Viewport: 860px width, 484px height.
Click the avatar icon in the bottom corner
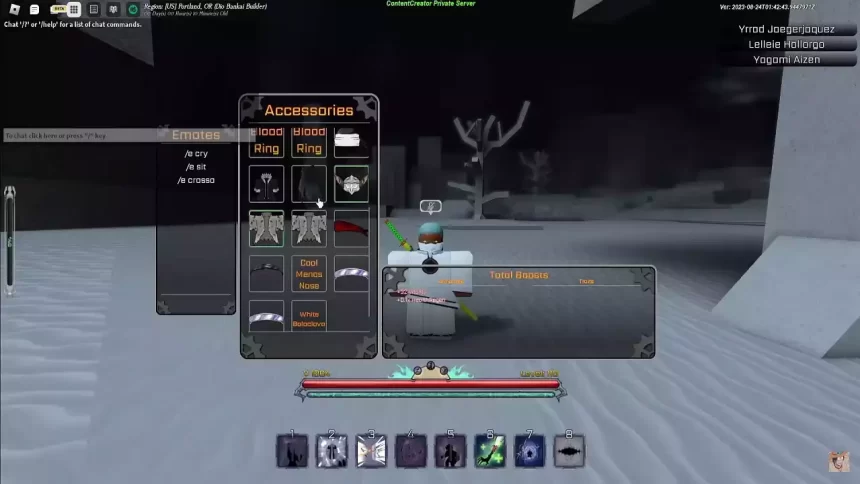click(838, 461)
